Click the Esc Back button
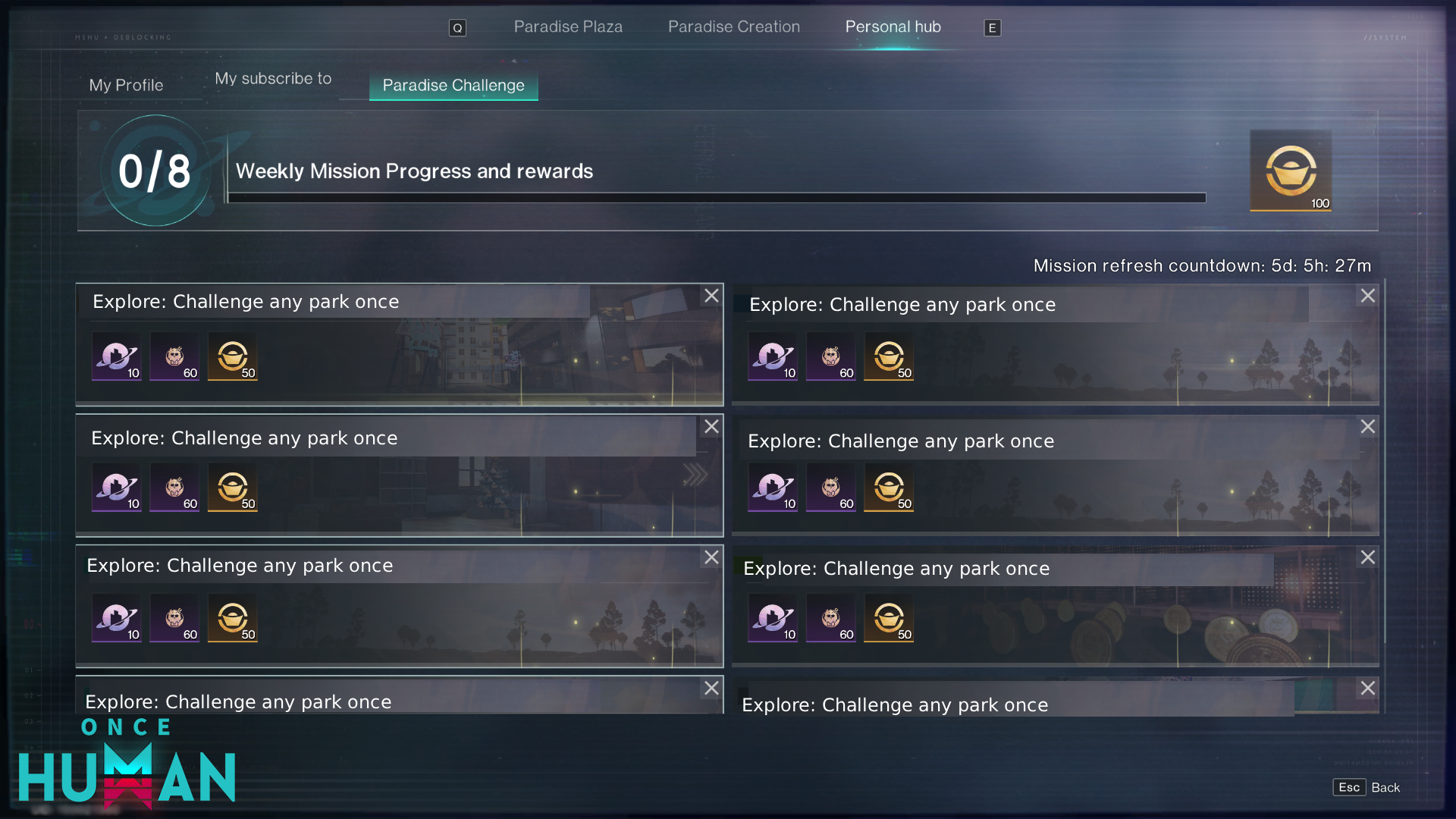The height and width of the screenshot is (819, 1456). point(1365,787)
